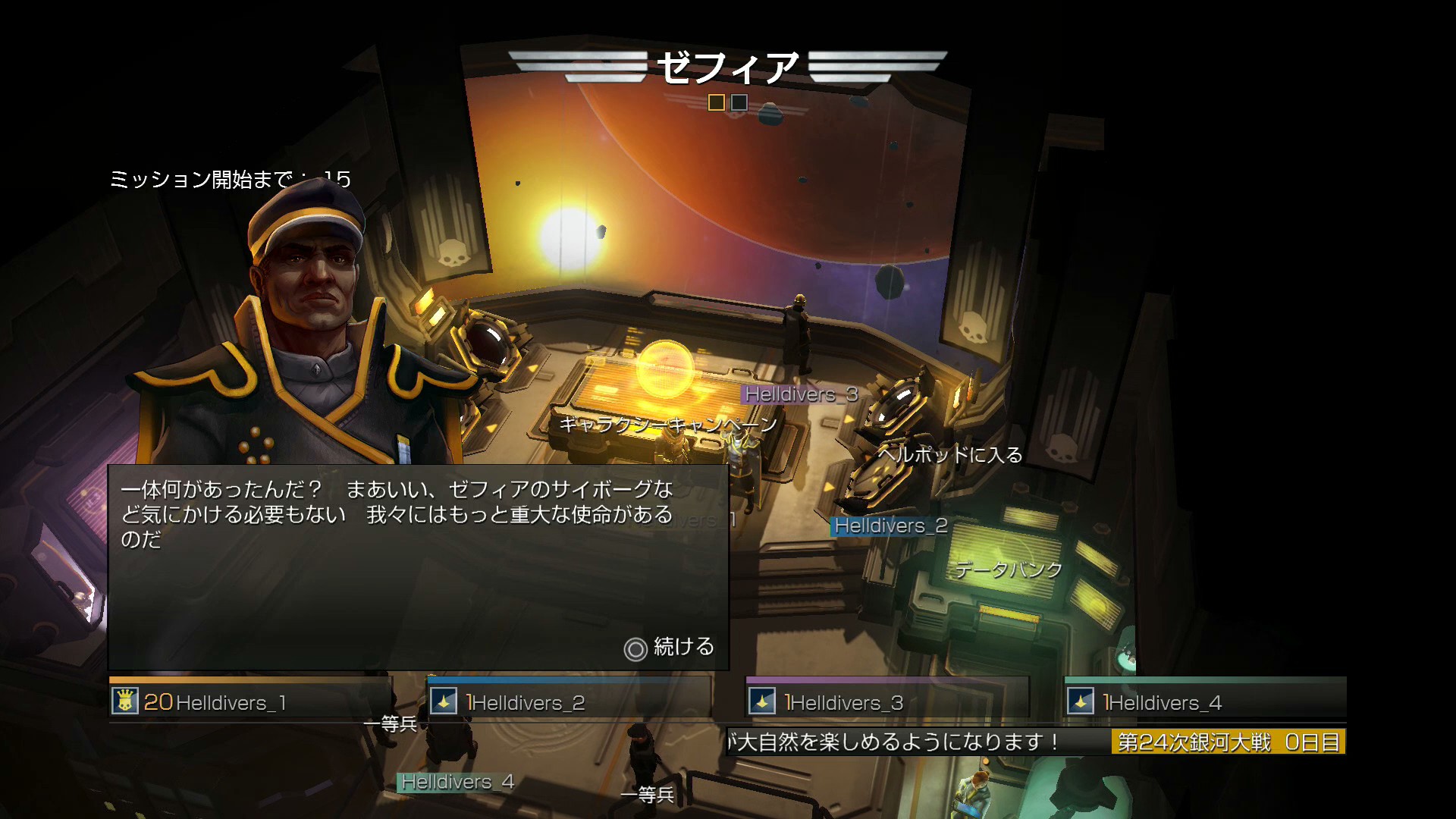Open the ギャラクシーキャンペーン galaxy campaign label
The image size is (1456, 819).
click(x=668, y=424)
